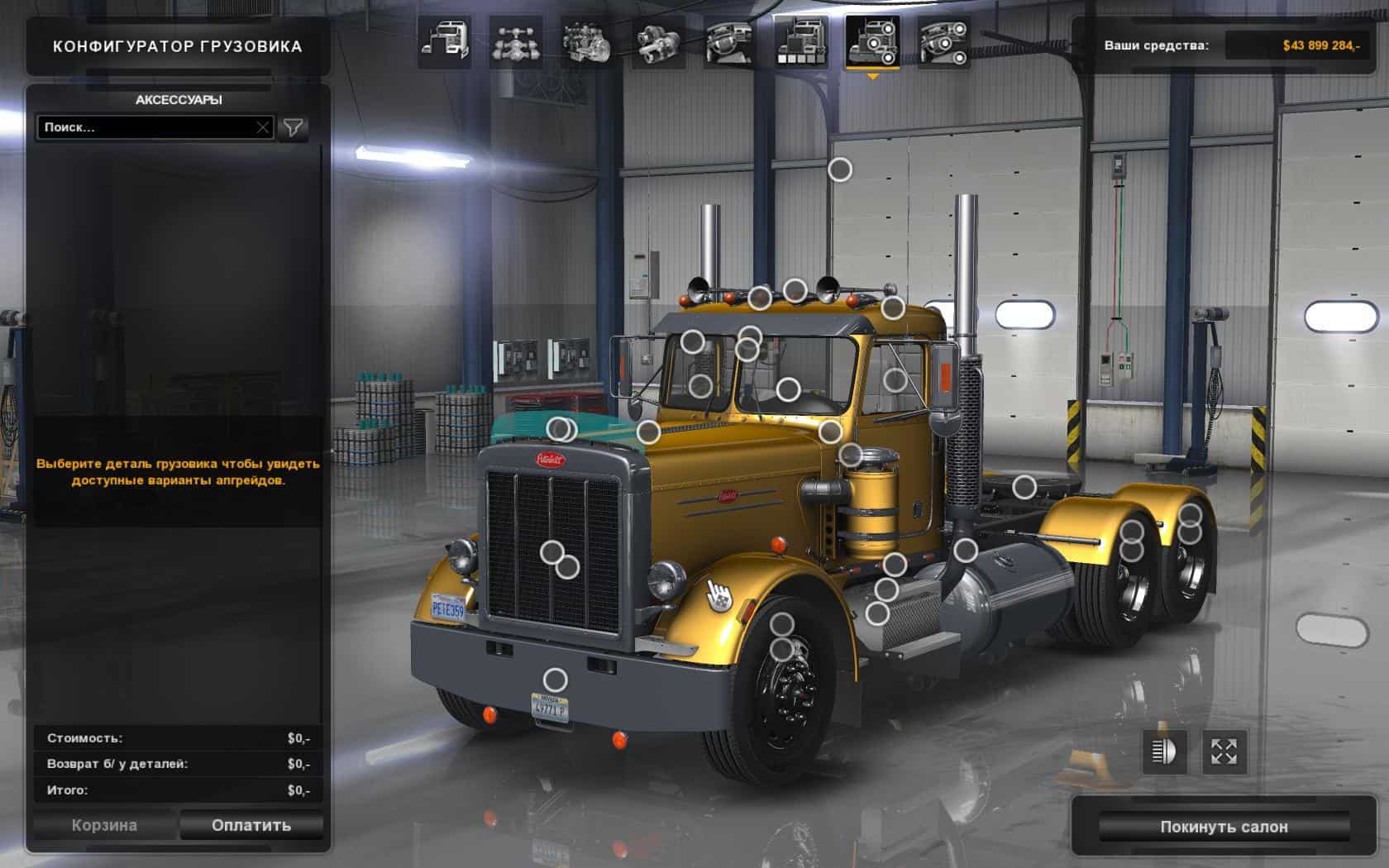Open the accessory filter funnel
The height and width of the screenshot is (868, 1389).
click(x=294, y=127)
